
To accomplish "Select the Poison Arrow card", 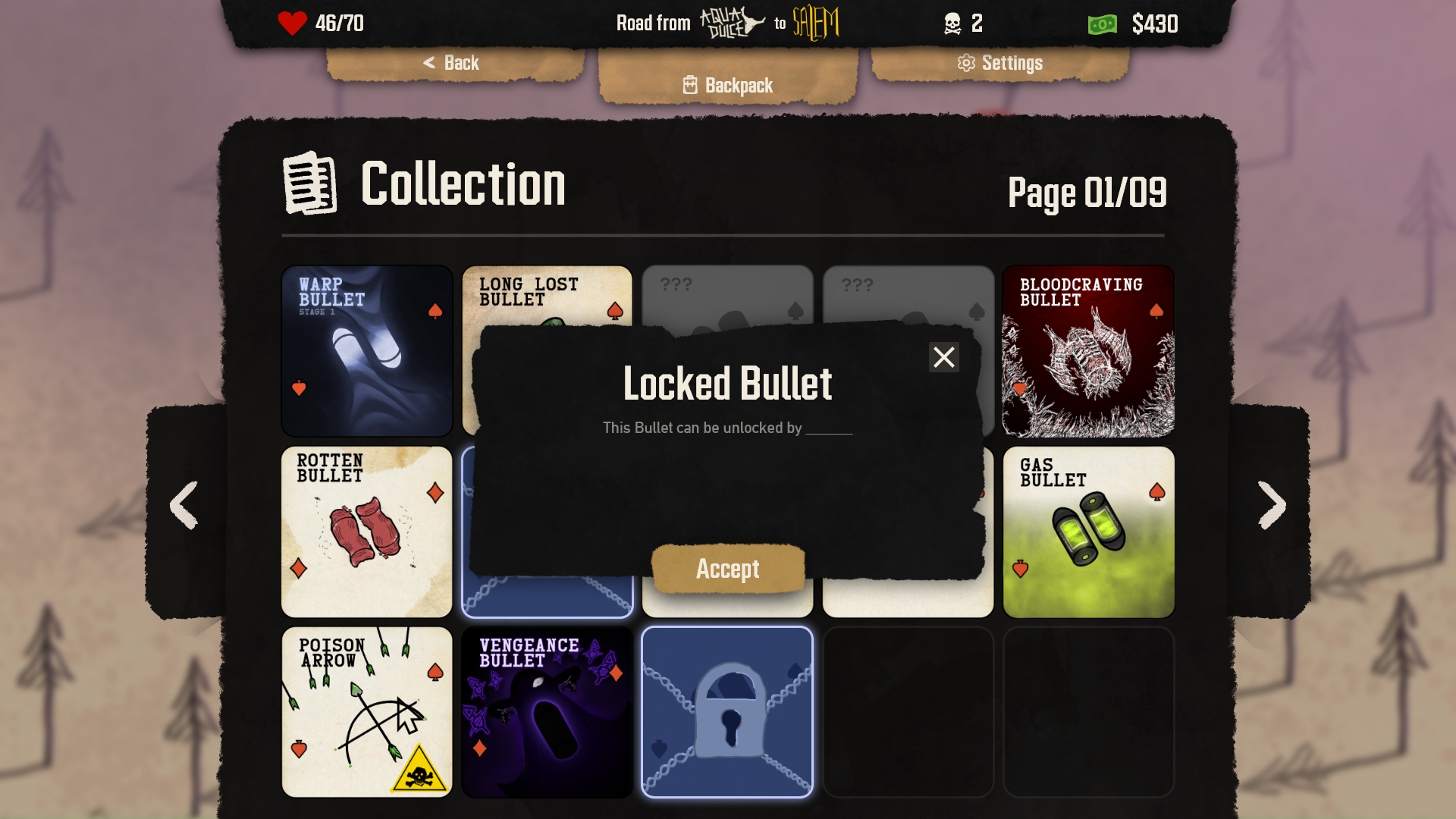I will coord(367,712).
